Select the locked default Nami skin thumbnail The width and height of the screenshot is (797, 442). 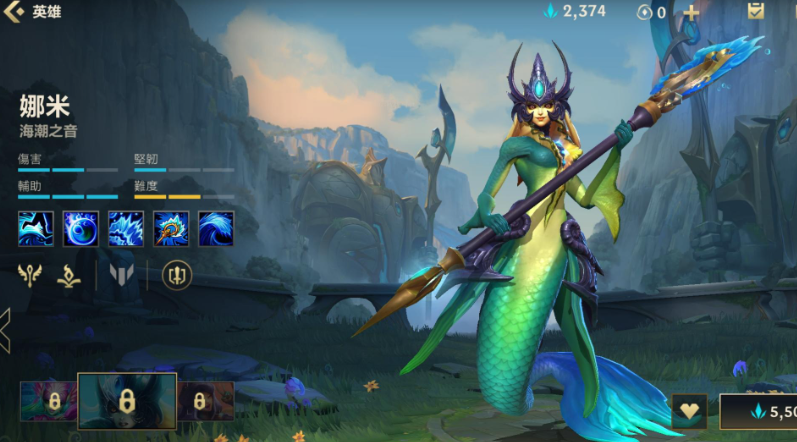click(x=127, y=402)
